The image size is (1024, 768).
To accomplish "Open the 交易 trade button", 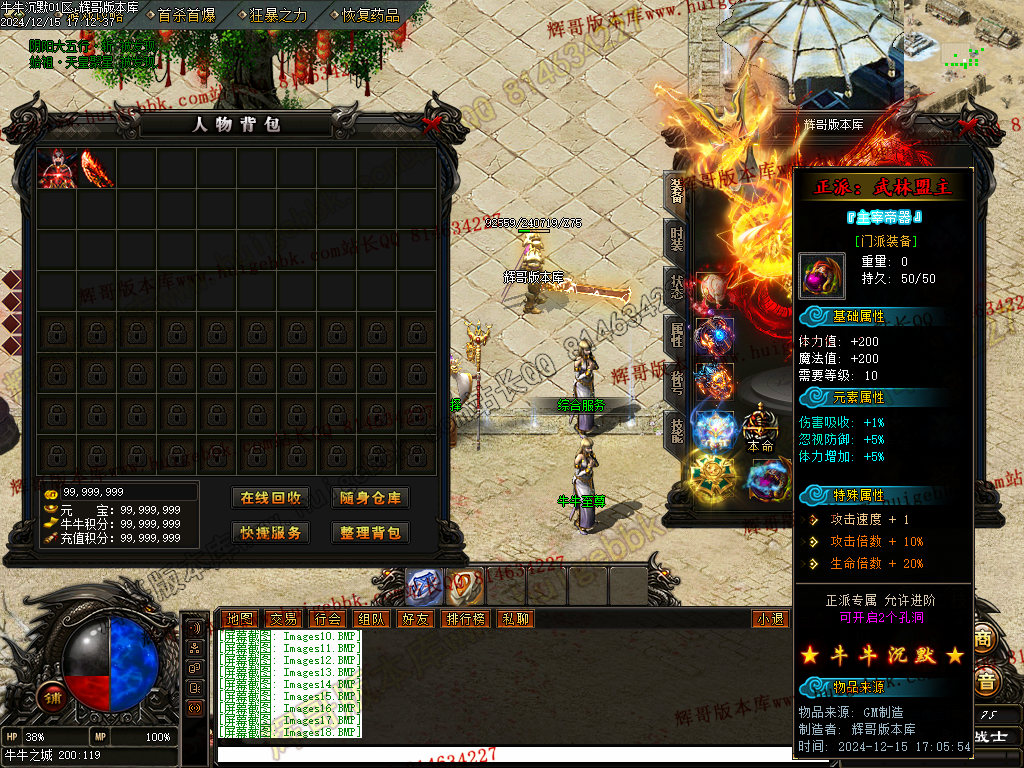I will (x=283, y=619).
